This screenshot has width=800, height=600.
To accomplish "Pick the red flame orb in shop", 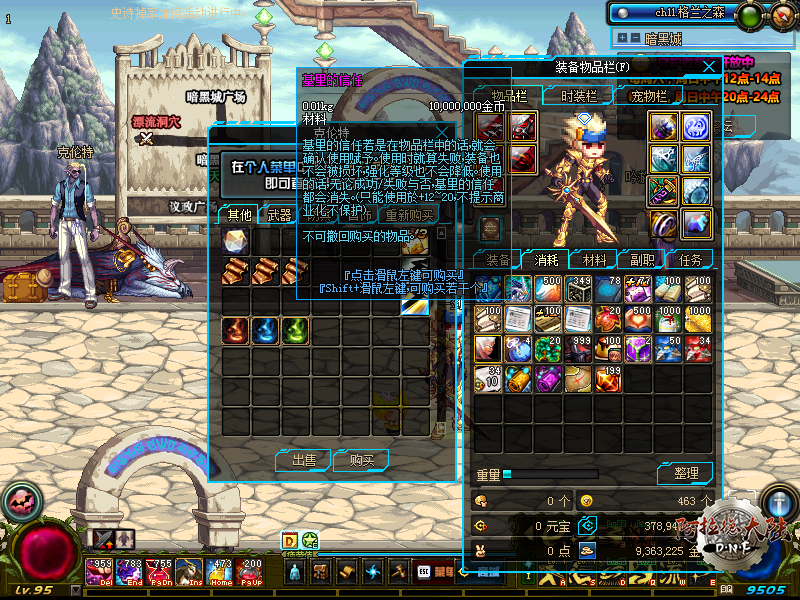I will coord(236,330).
